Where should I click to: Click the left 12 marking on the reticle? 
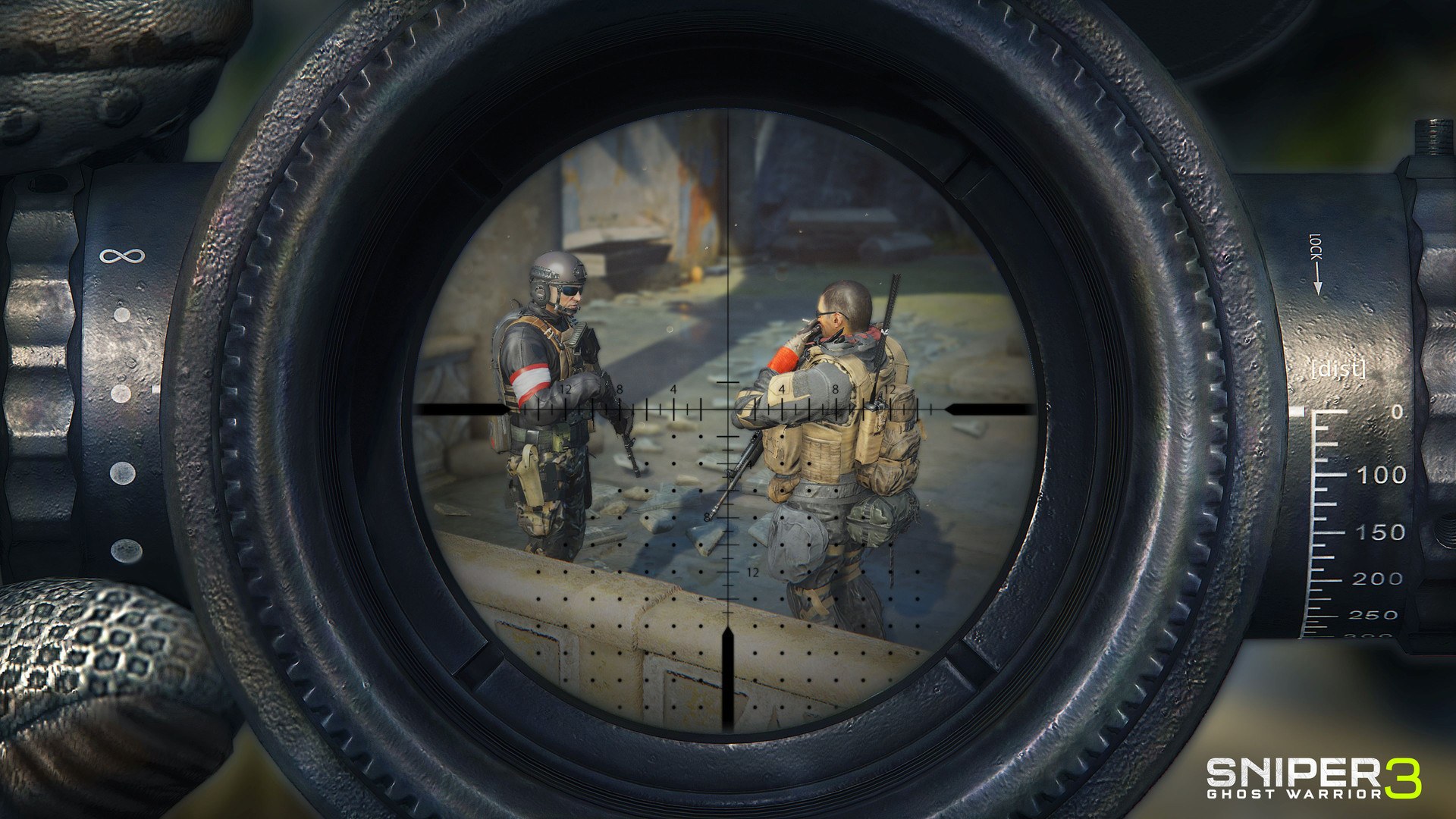tap(564, 388)
